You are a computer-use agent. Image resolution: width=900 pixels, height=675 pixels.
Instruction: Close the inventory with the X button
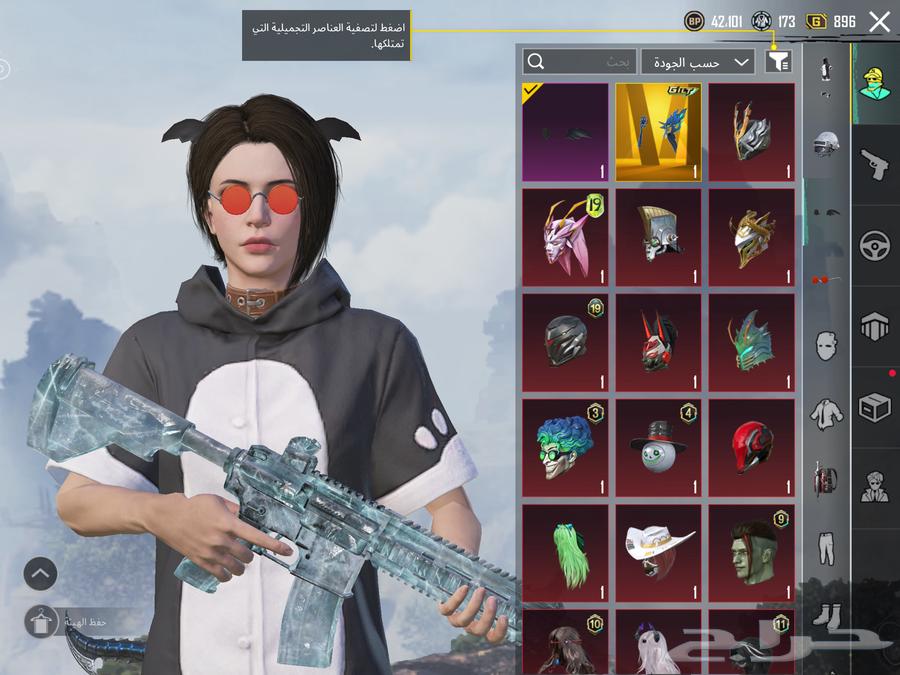(879, 22)
